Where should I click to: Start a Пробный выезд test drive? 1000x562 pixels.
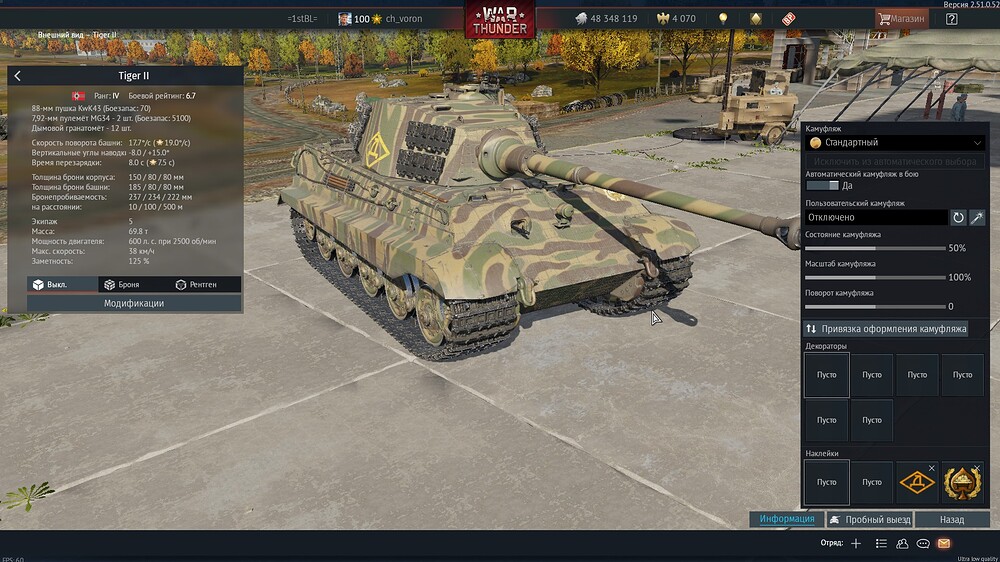tap(868, 520)
